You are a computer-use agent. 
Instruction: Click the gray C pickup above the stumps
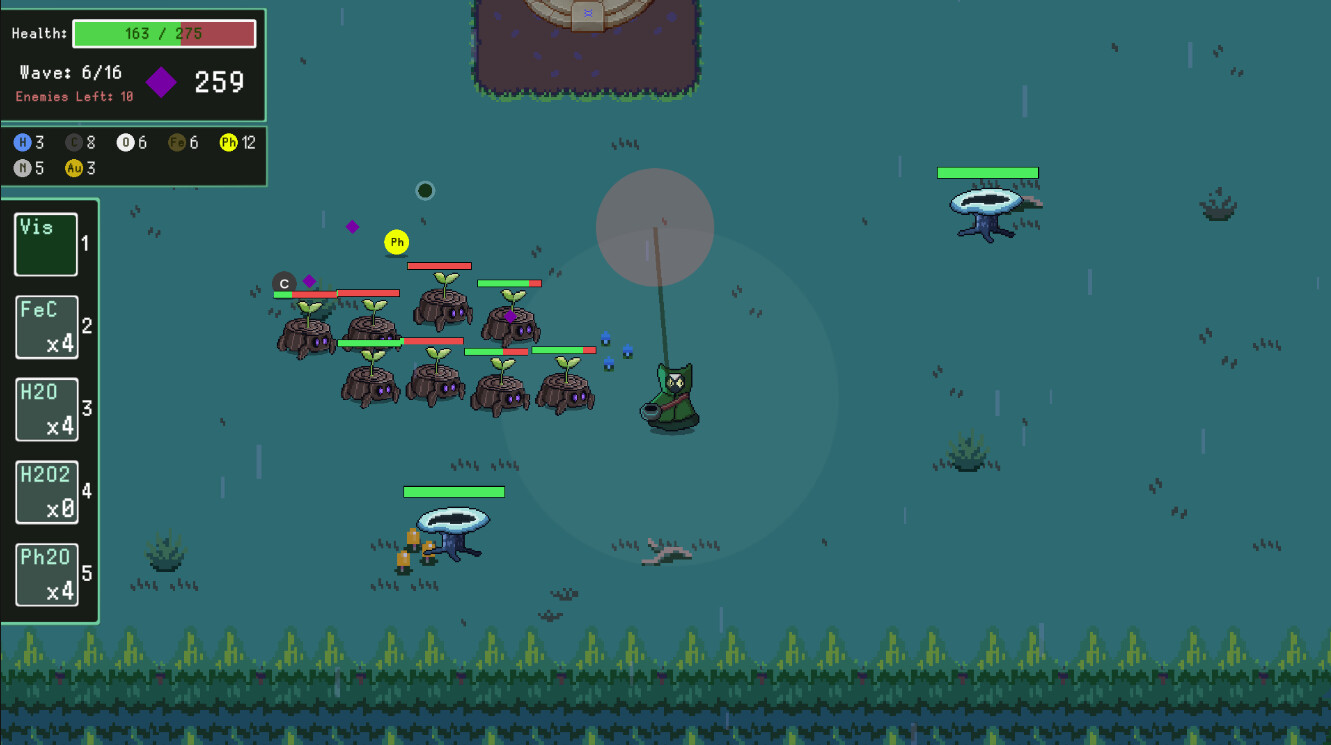point(283,282)
